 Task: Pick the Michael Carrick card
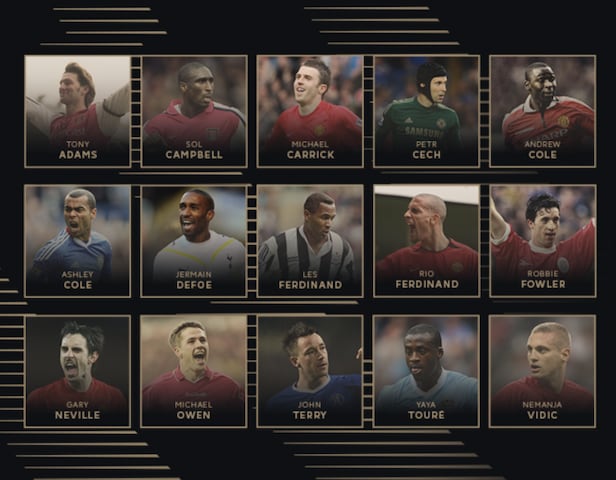tap(310, 110)
